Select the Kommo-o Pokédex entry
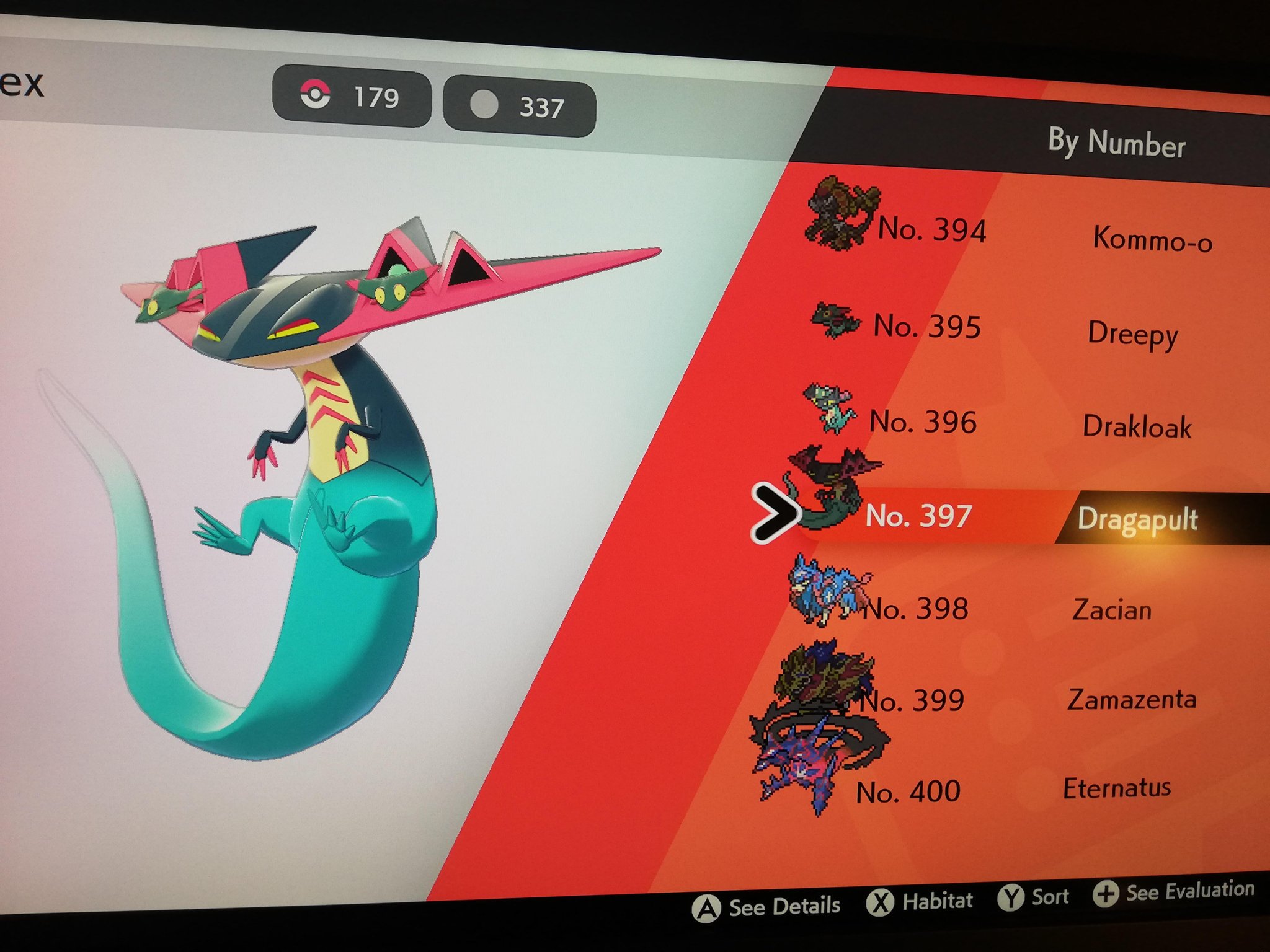This screenshot has height=952, width=1270. [1152, 239]
